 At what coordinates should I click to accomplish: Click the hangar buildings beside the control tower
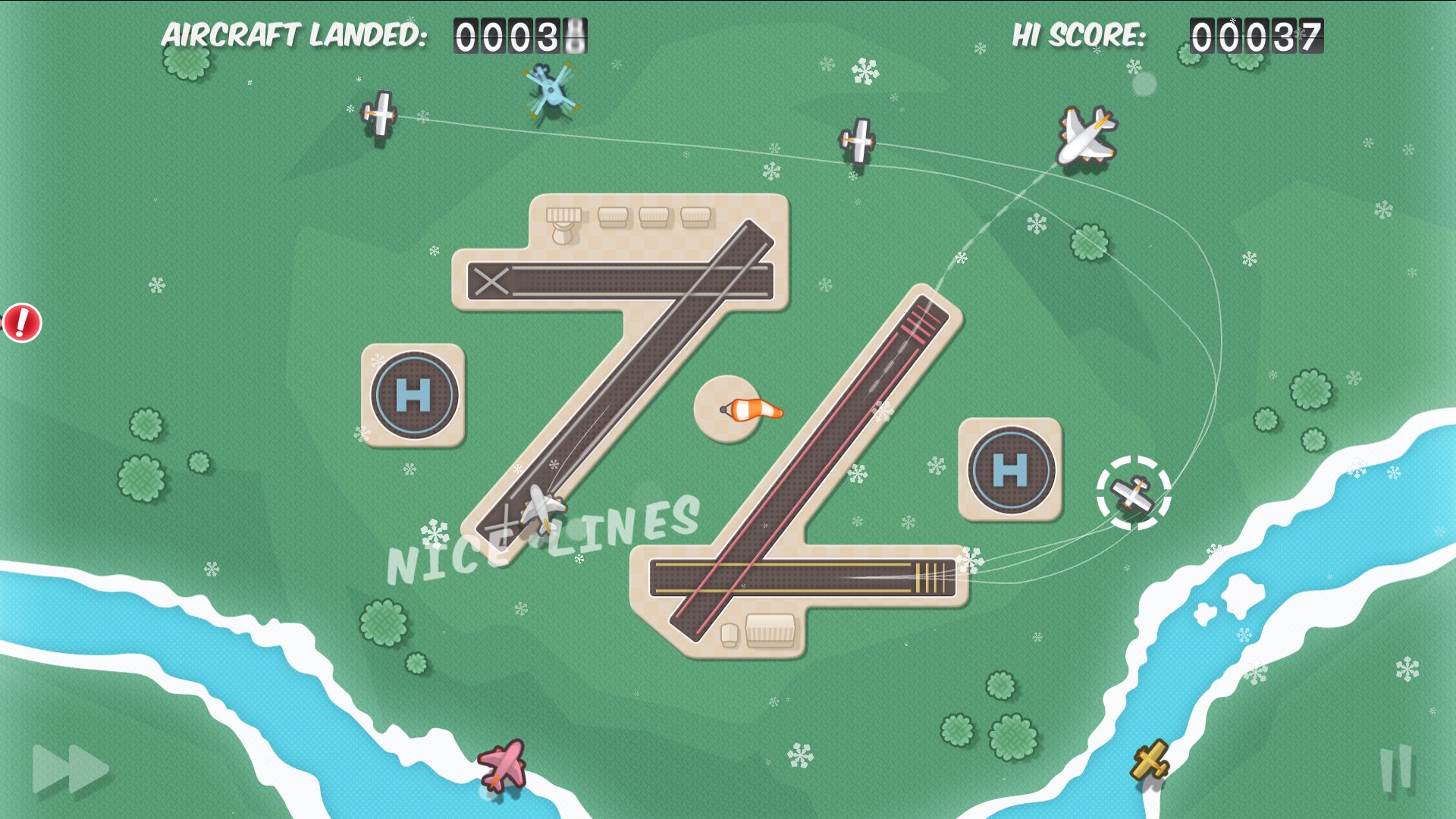click(x=654, y=216)
